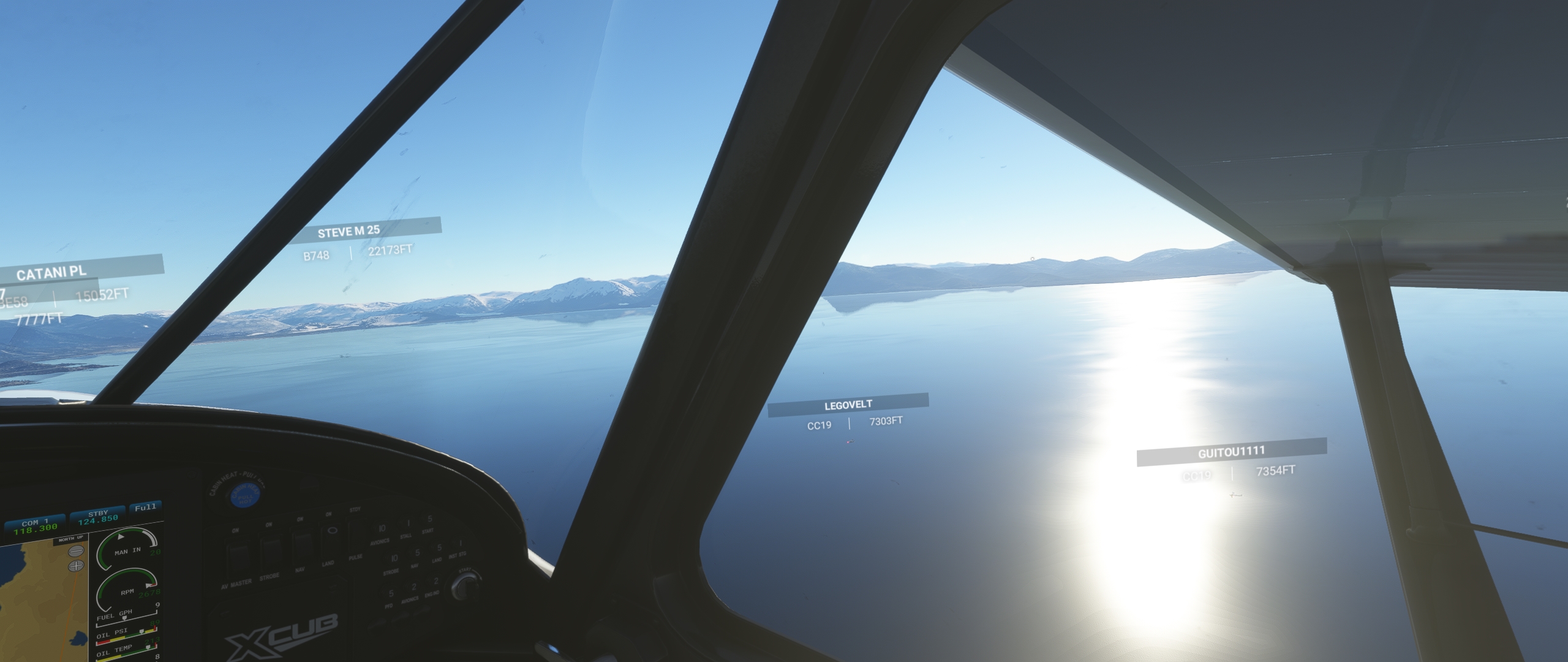Toggle the PULSE light switch

(x=356, y=533)
